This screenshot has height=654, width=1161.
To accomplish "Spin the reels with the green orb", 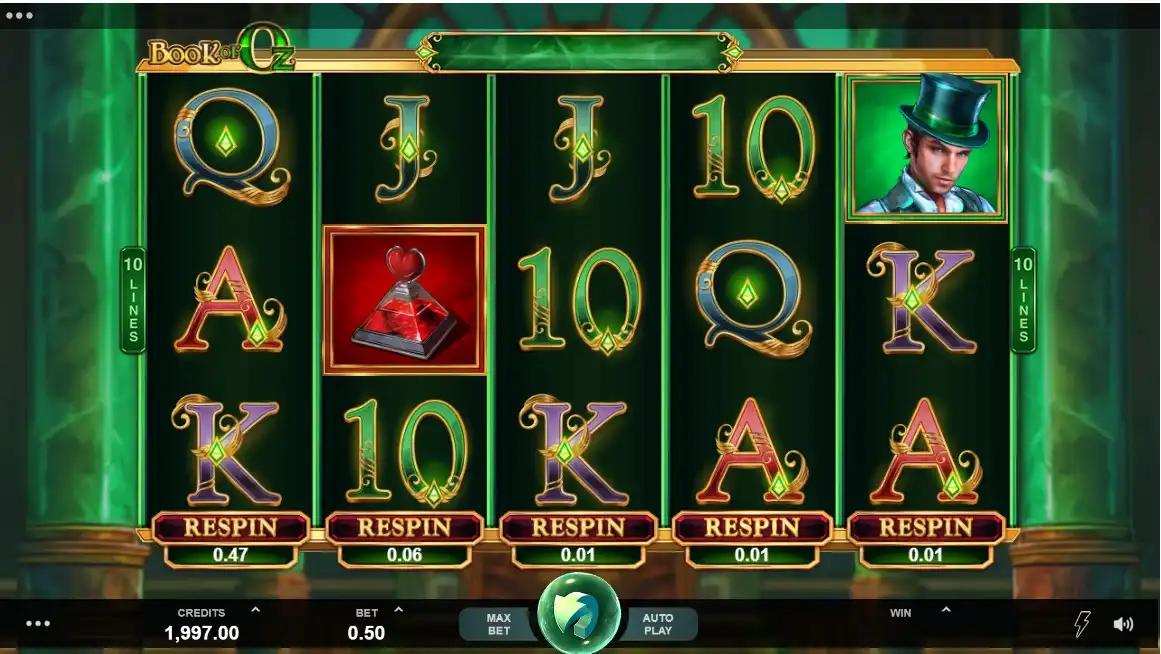I will tap(579, 614).
